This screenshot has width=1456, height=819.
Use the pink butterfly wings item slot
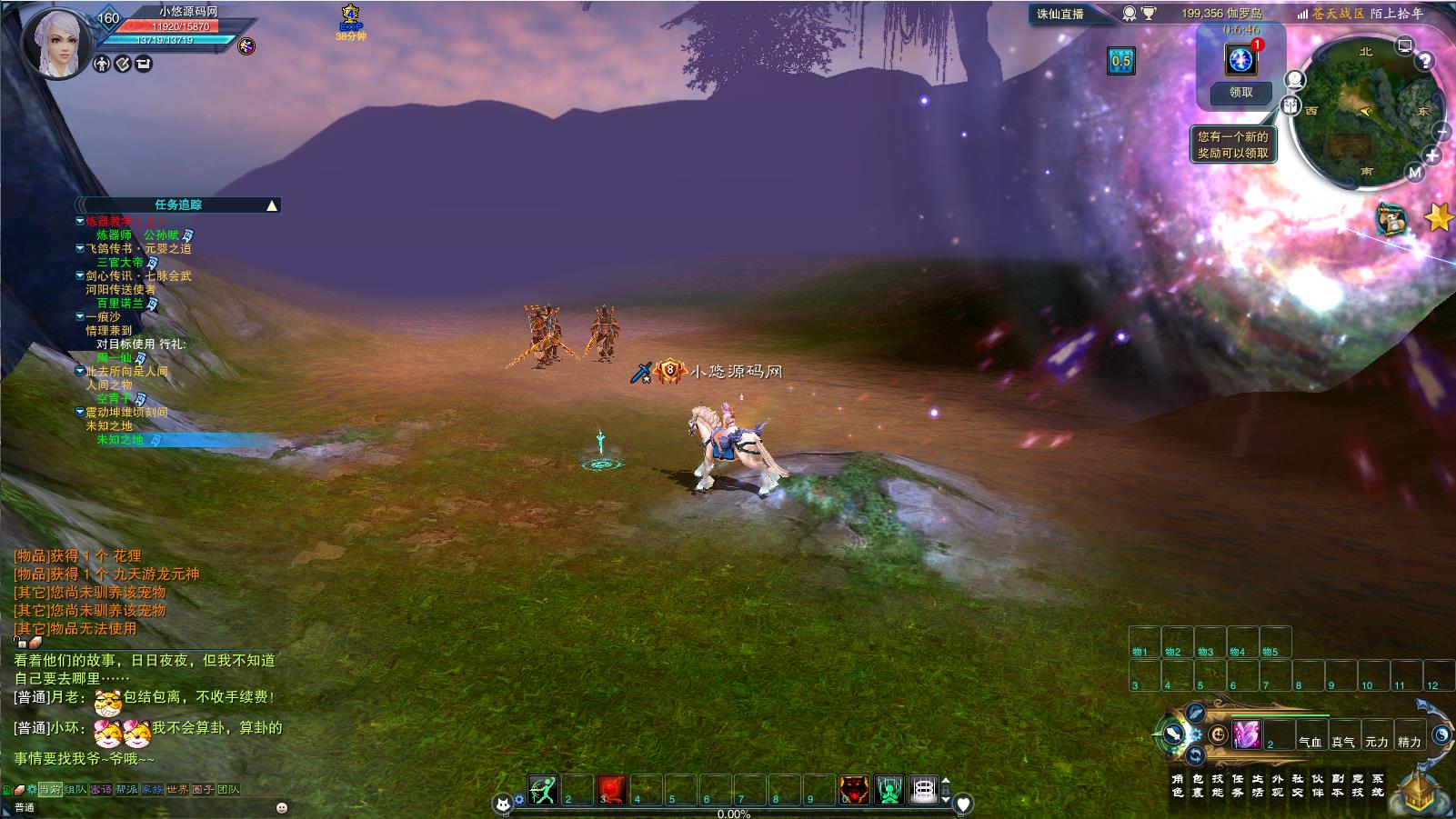tap(1246, 734)
